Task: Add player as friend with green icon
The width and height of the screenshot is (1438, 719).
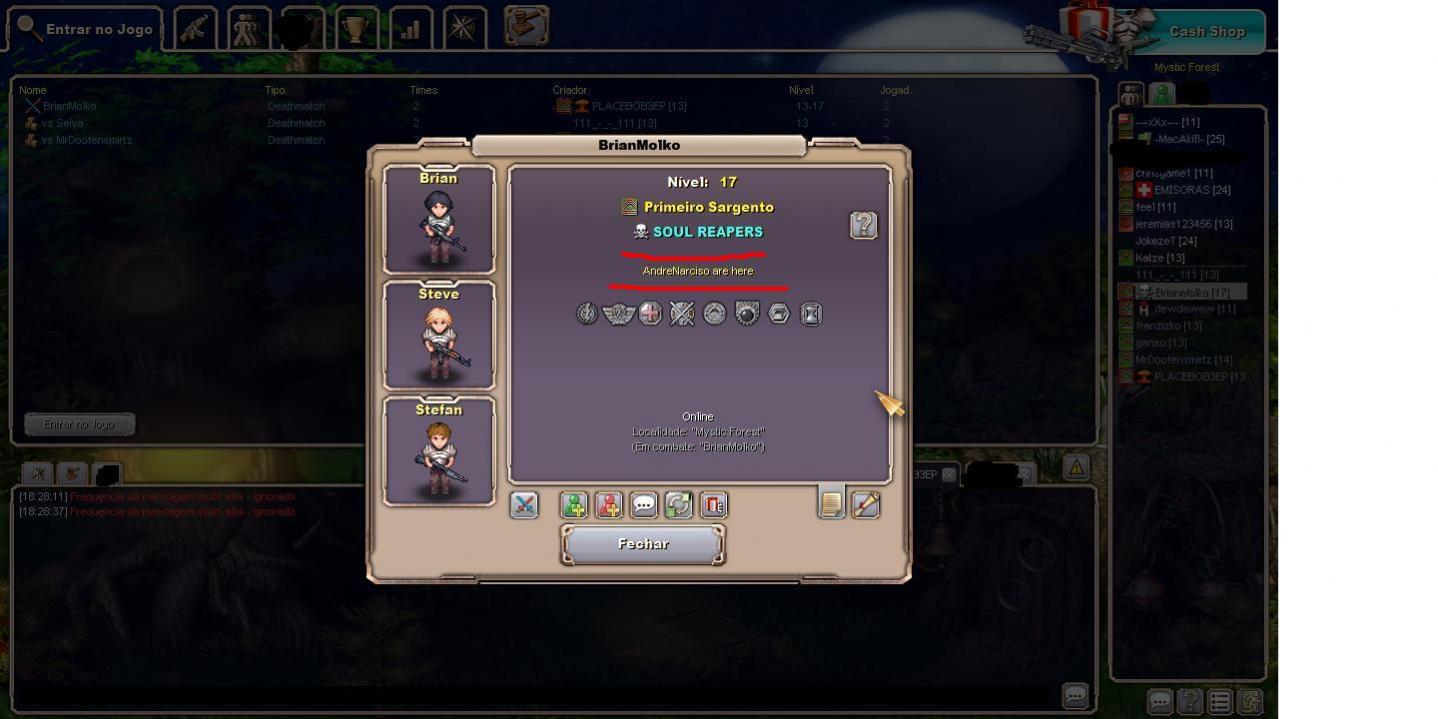Action: point(574,505)
